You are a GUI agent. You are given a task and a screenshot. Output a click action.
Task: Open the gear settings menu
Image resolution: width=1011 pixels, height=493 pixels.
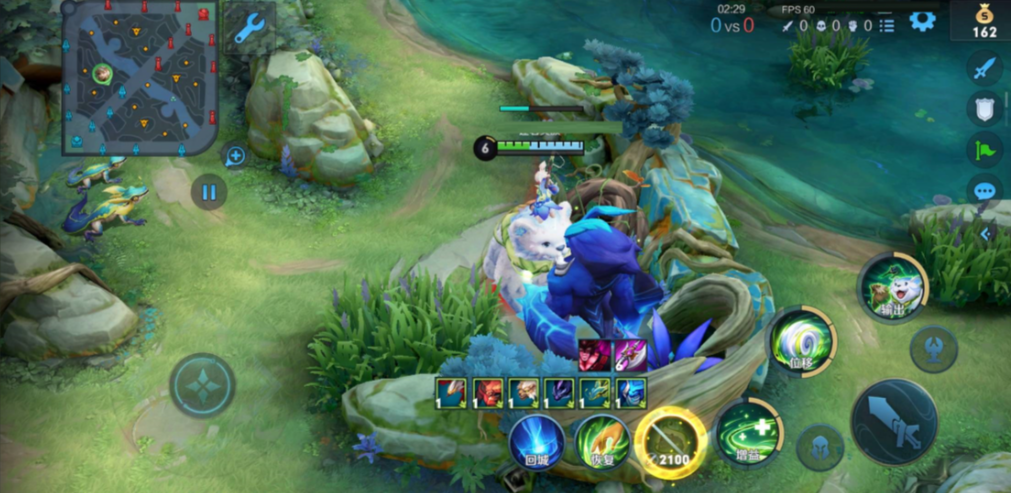click(x=922, y=22)
